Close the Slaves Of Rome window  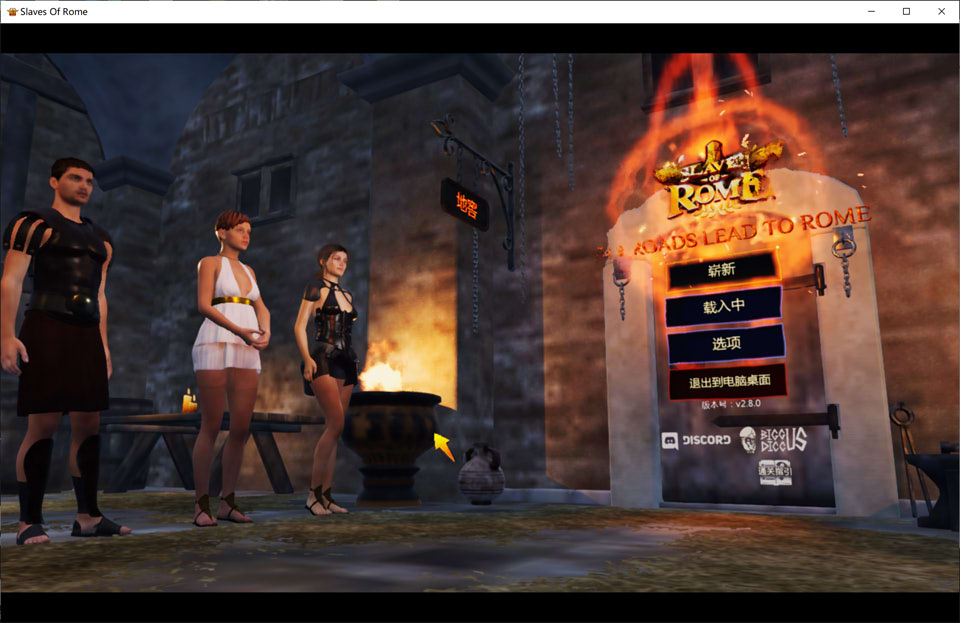[941, 11]
